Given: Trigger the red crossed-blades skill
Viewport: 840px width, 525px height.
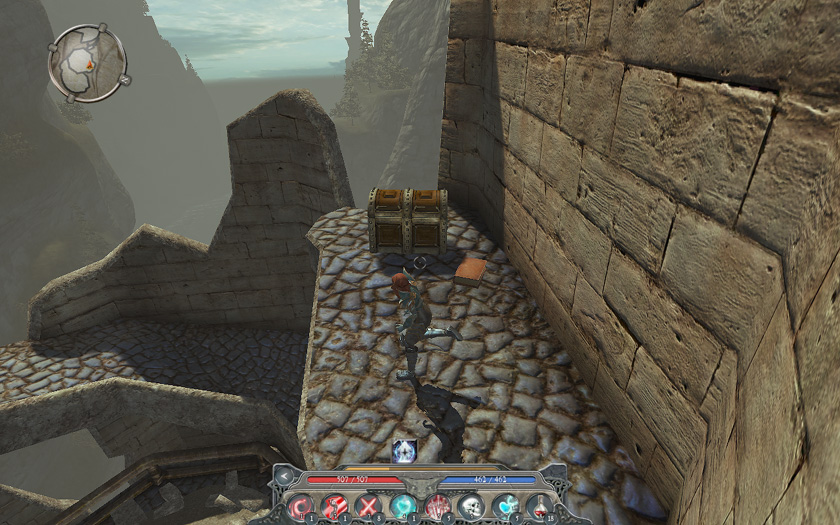Looking at the screenshot, I should pyautogui.click(x=370, y=507).
